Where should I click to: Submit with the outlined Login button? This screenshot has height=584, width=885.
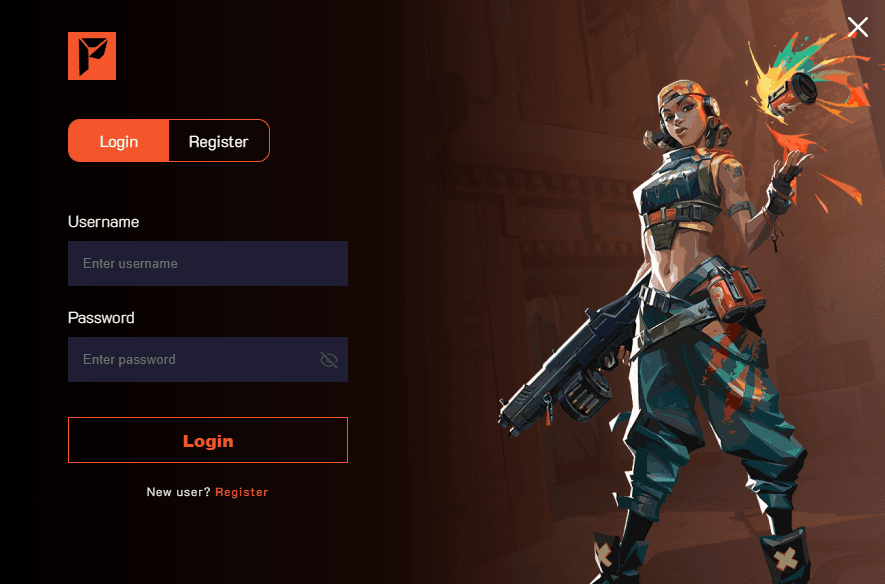(207, 440)
